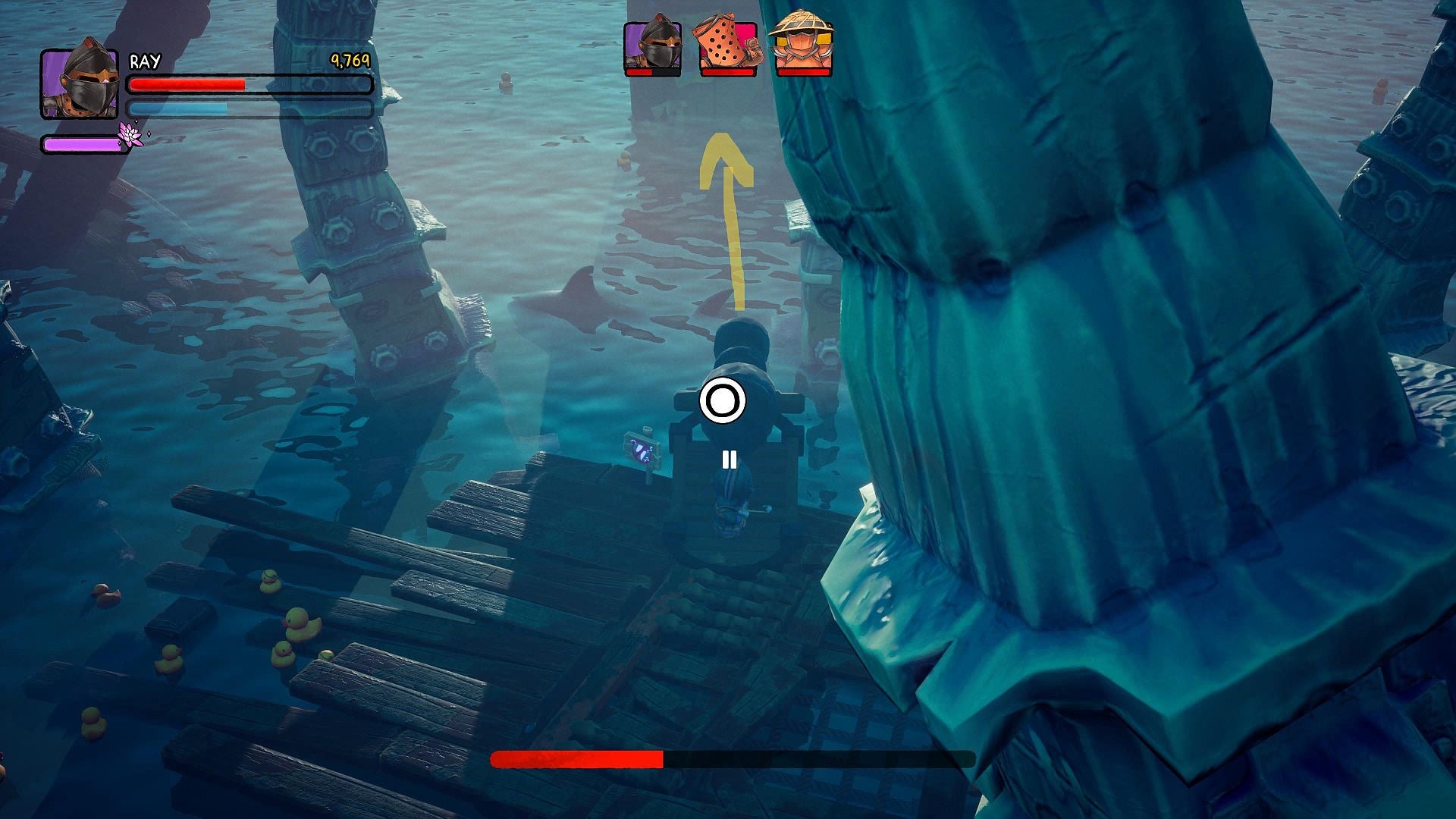The width and height of the screenshot is (1456, 819).
Task: Select the circular aiming reticle on the cannon
Action: tap(723, 401)
